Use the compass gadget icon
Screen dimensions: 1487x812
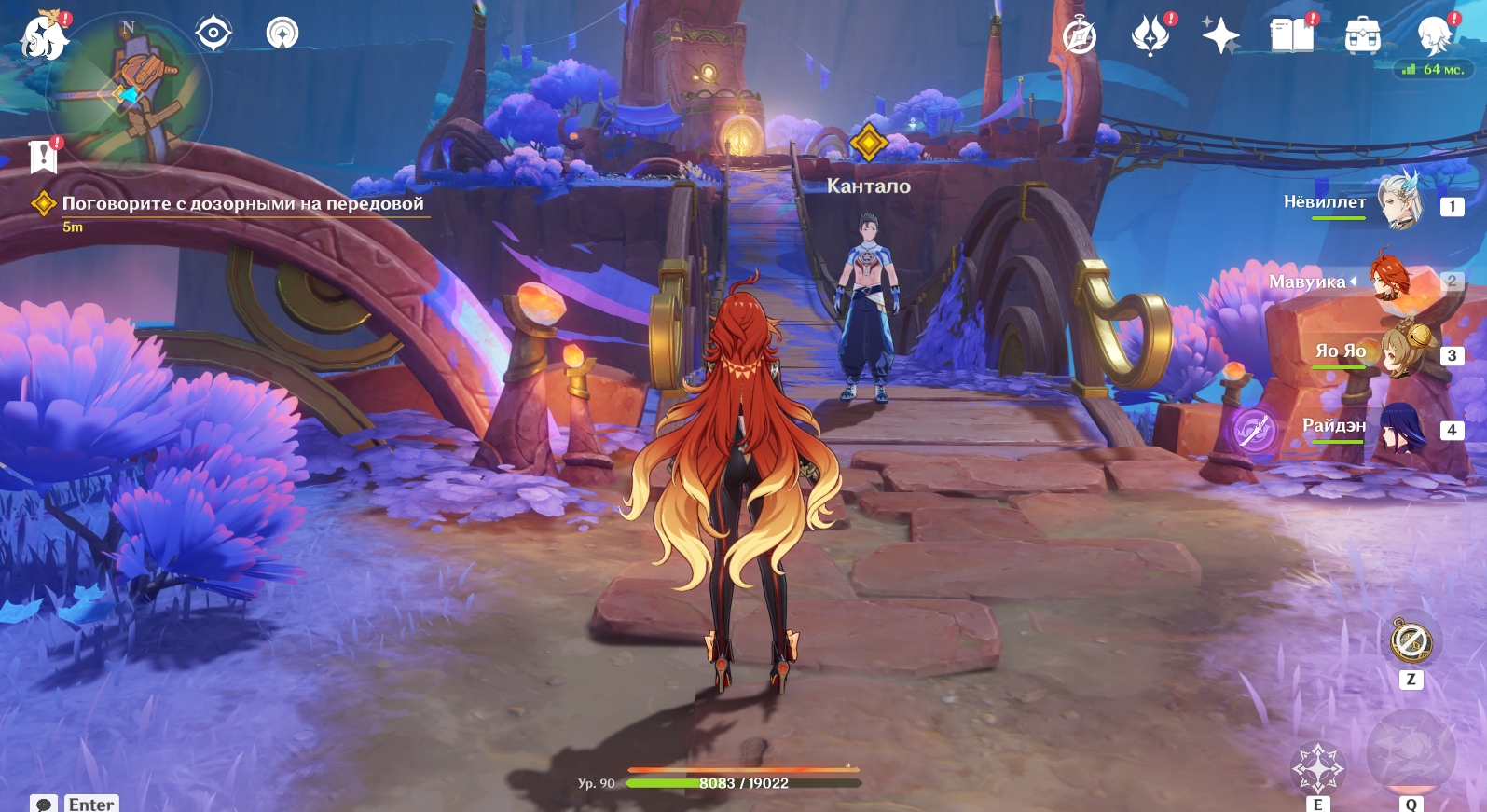[1411, 641]
